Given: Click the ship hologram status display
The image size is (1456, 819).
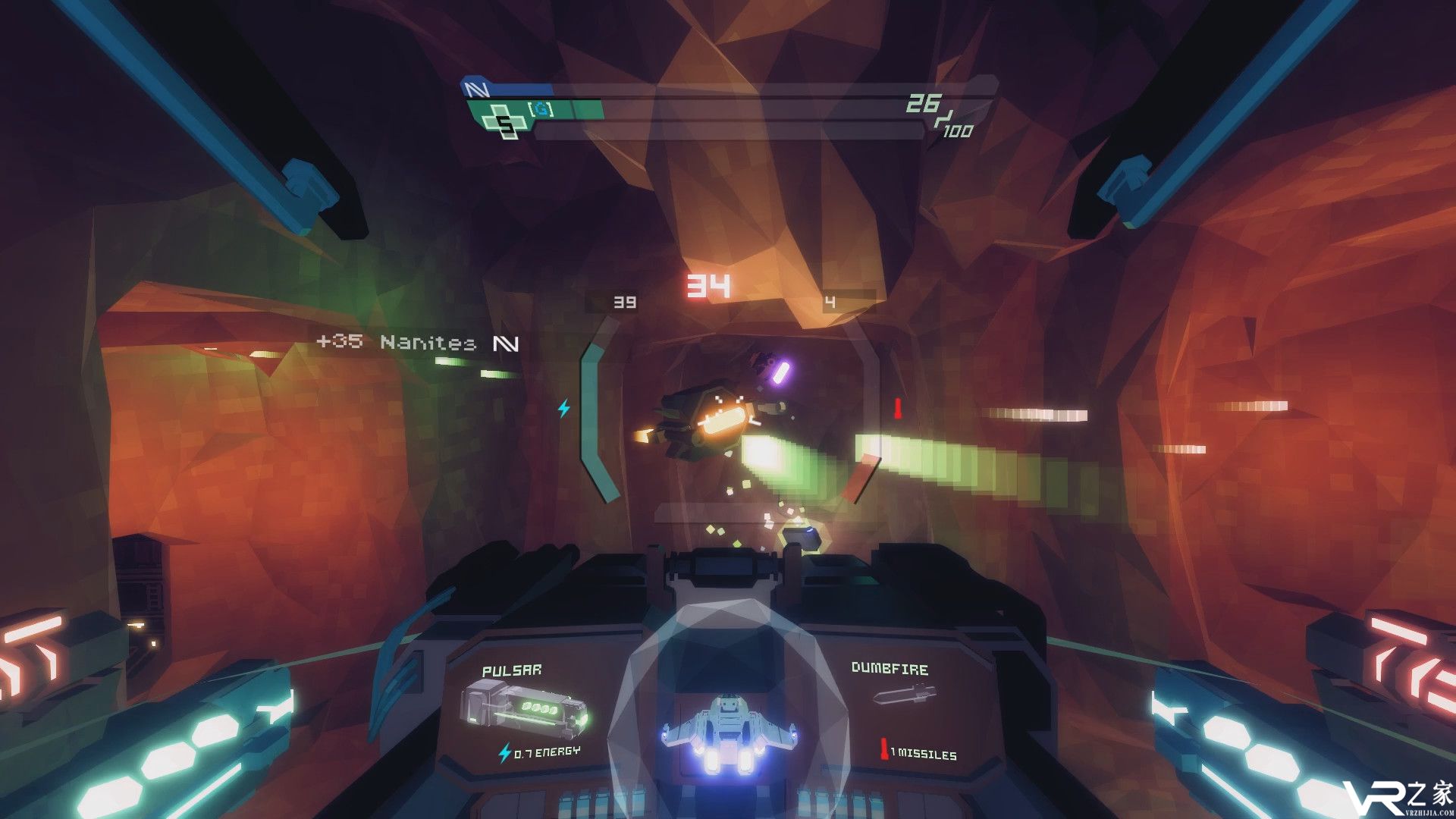Looking at the screenshot, I should coord(727,733).
